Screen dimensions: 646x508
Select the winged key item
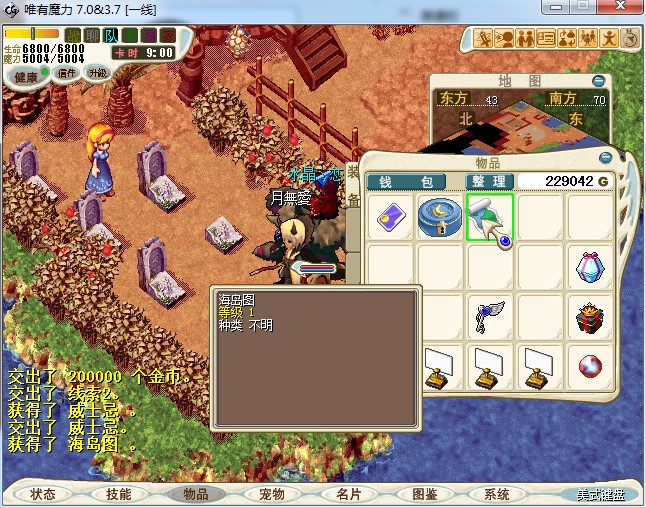click(x=490, y=318)
